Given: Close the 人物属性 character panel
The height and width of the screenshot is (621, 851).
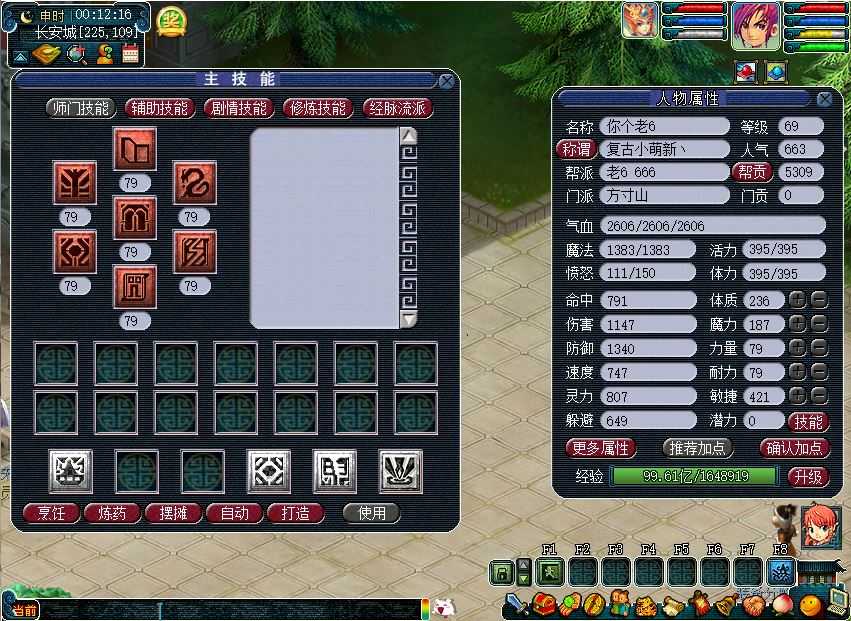Looking at the screenshot, I should click(824, 99).
